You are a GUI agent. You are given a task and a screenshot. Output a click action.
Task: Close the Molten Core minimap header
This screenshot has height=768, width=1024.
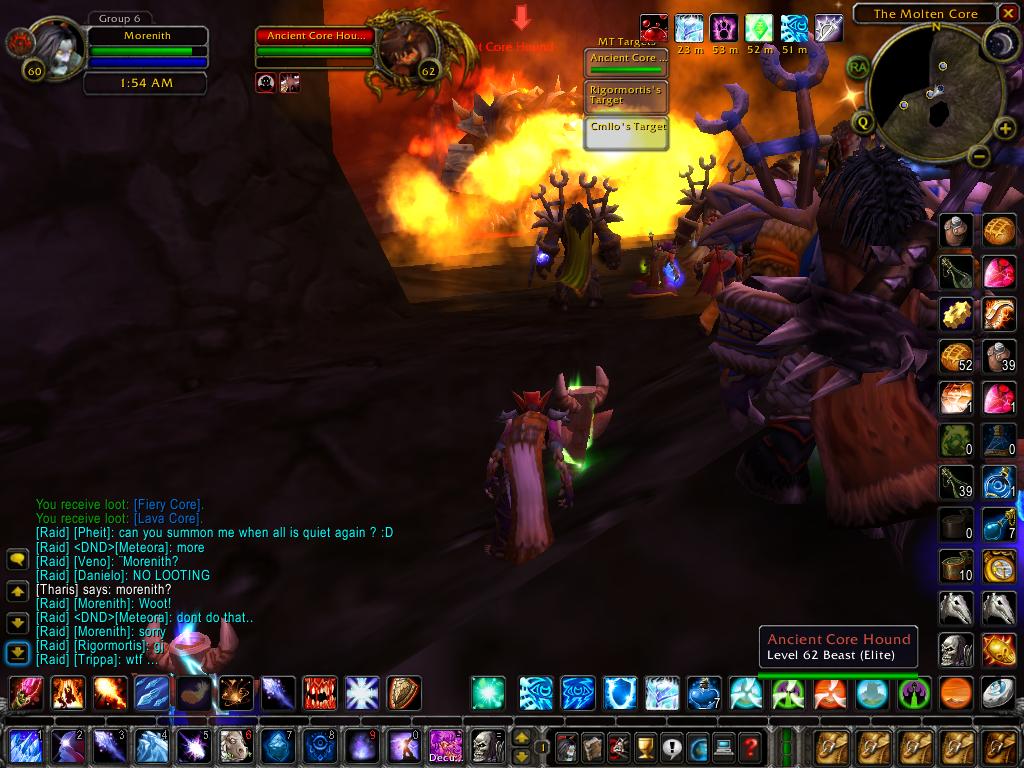click(x=1009, y=13)
